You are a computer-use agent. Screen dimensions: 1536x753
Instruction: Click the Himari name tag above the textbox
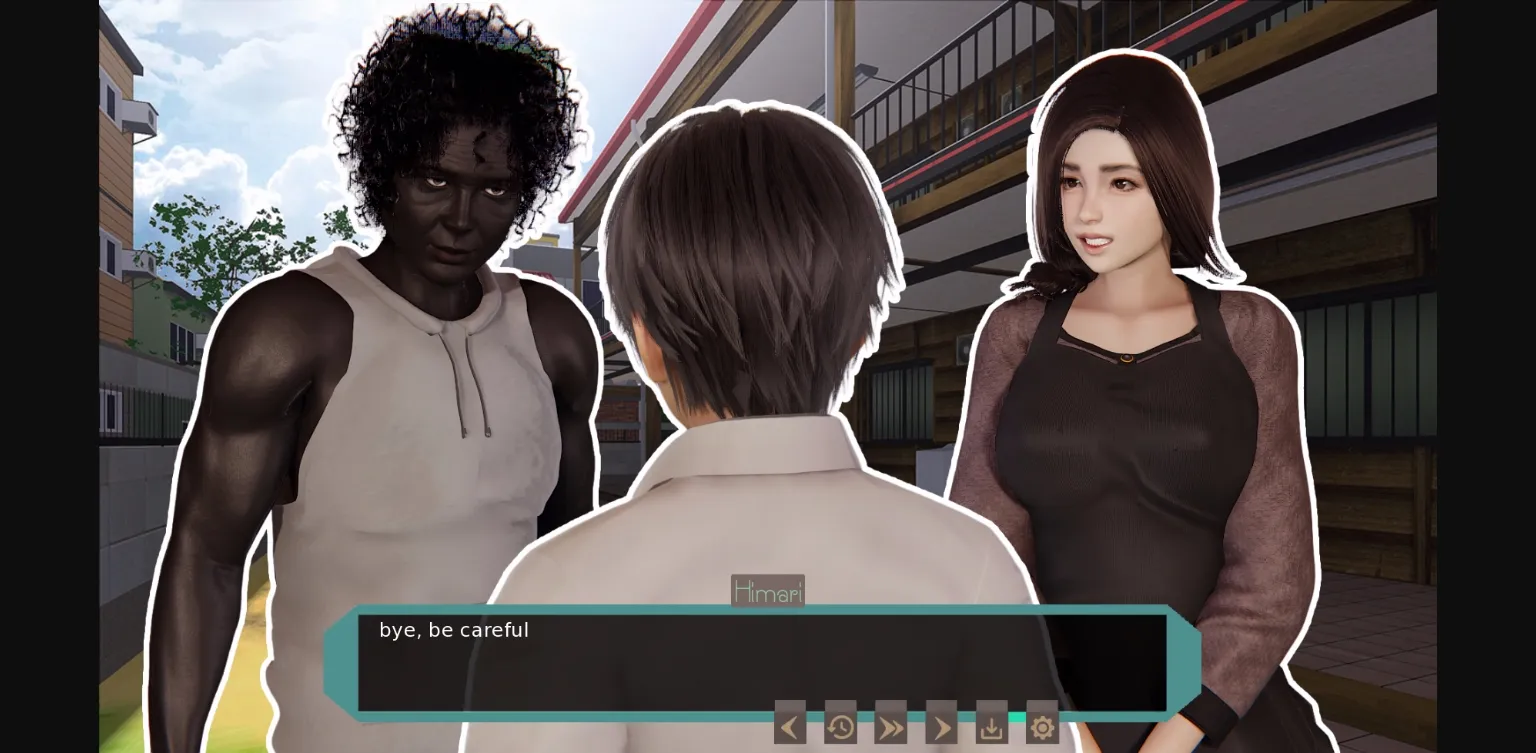tap(768, 591)
